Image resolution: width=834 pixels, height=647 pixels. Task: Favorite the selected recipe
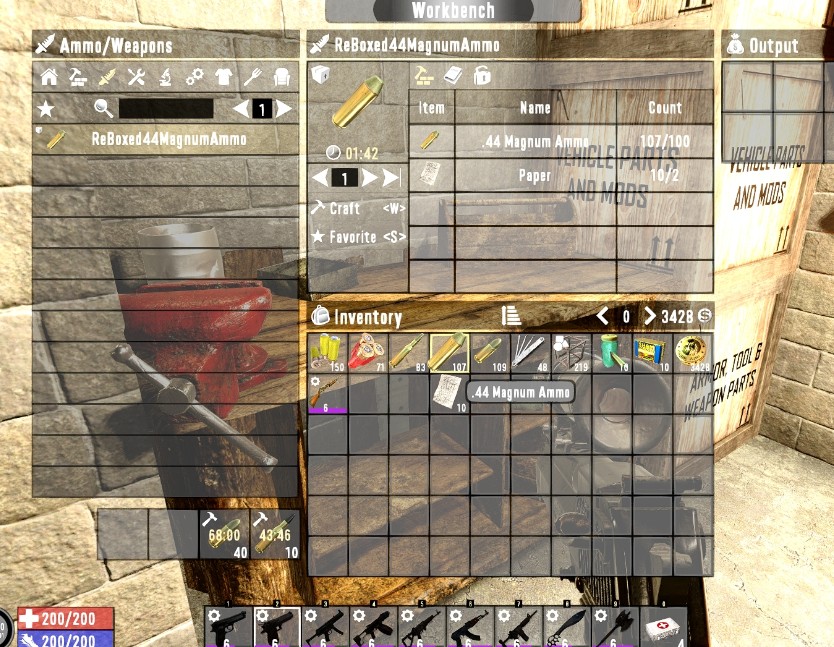tap(352, 237)
